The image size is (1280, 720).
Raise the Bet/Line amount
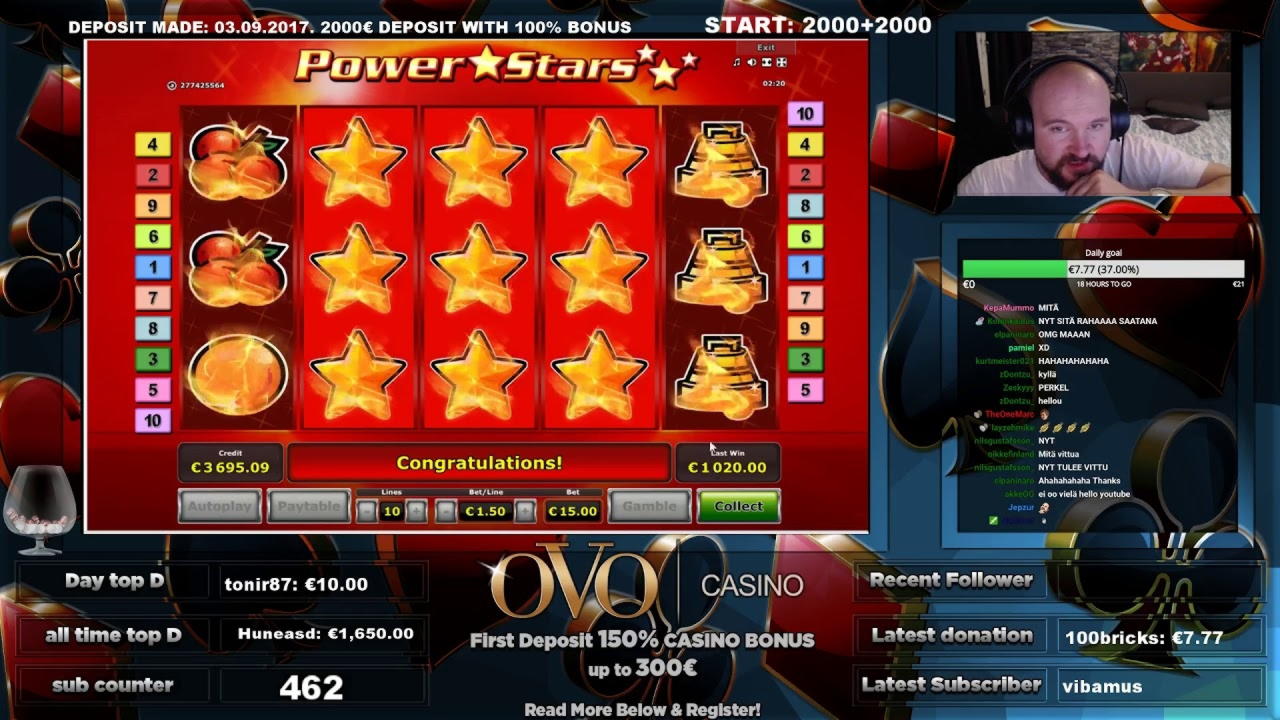[x=525, y=511]
